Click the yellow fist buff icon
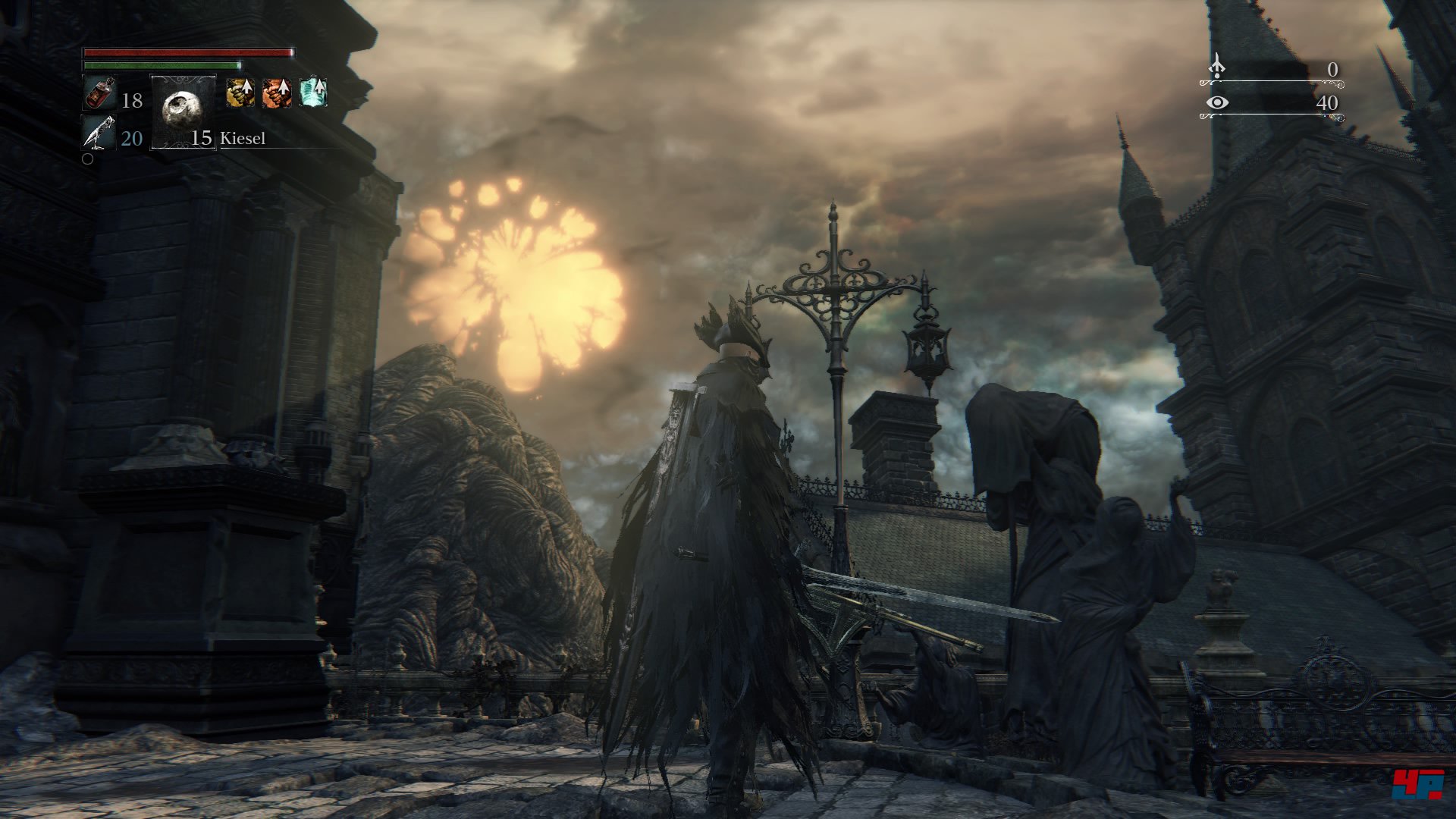 tap(240, 92)
